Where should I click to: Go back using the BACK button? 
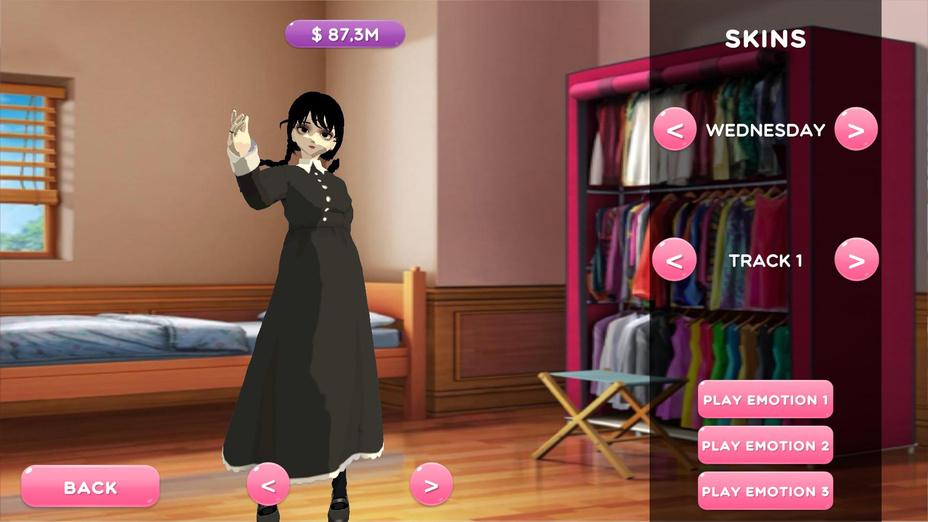[90, 487]
